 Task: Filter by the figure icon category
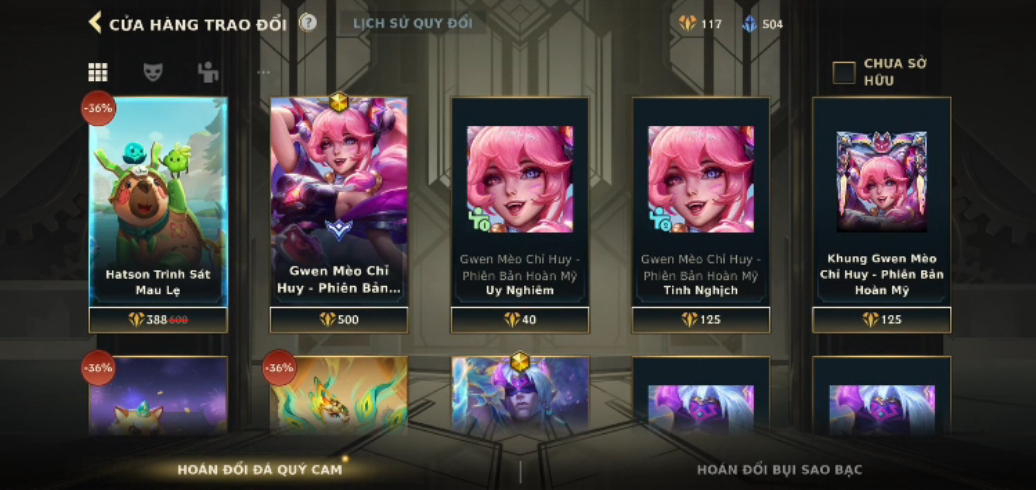click(x=208, y=72)
